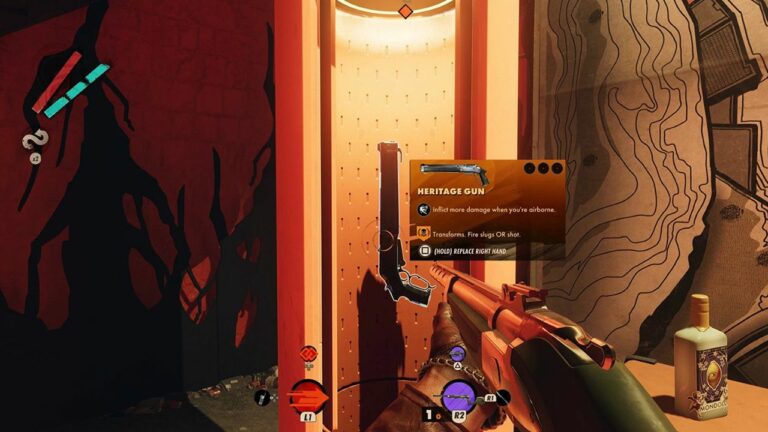Select the black hackamajig gadget icon

263,397
